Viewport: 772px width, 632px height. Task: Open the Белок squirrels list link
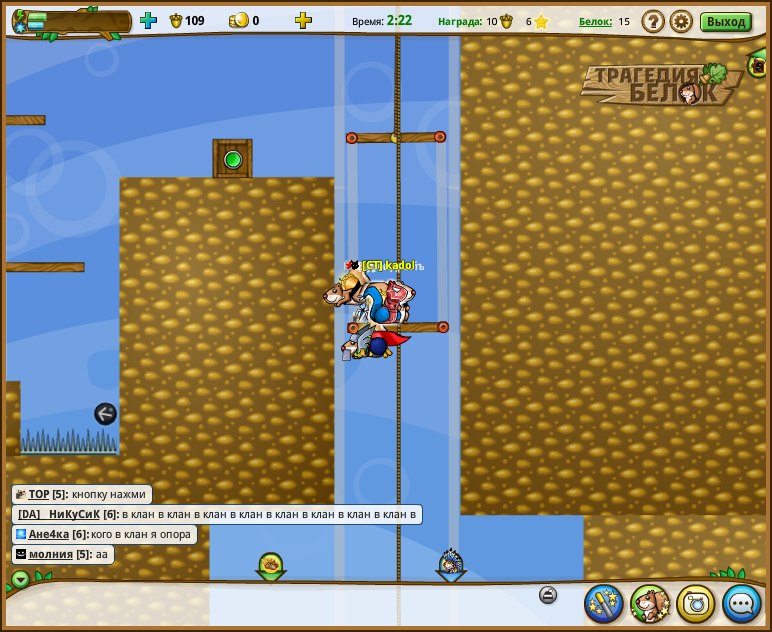pos(595,21)
